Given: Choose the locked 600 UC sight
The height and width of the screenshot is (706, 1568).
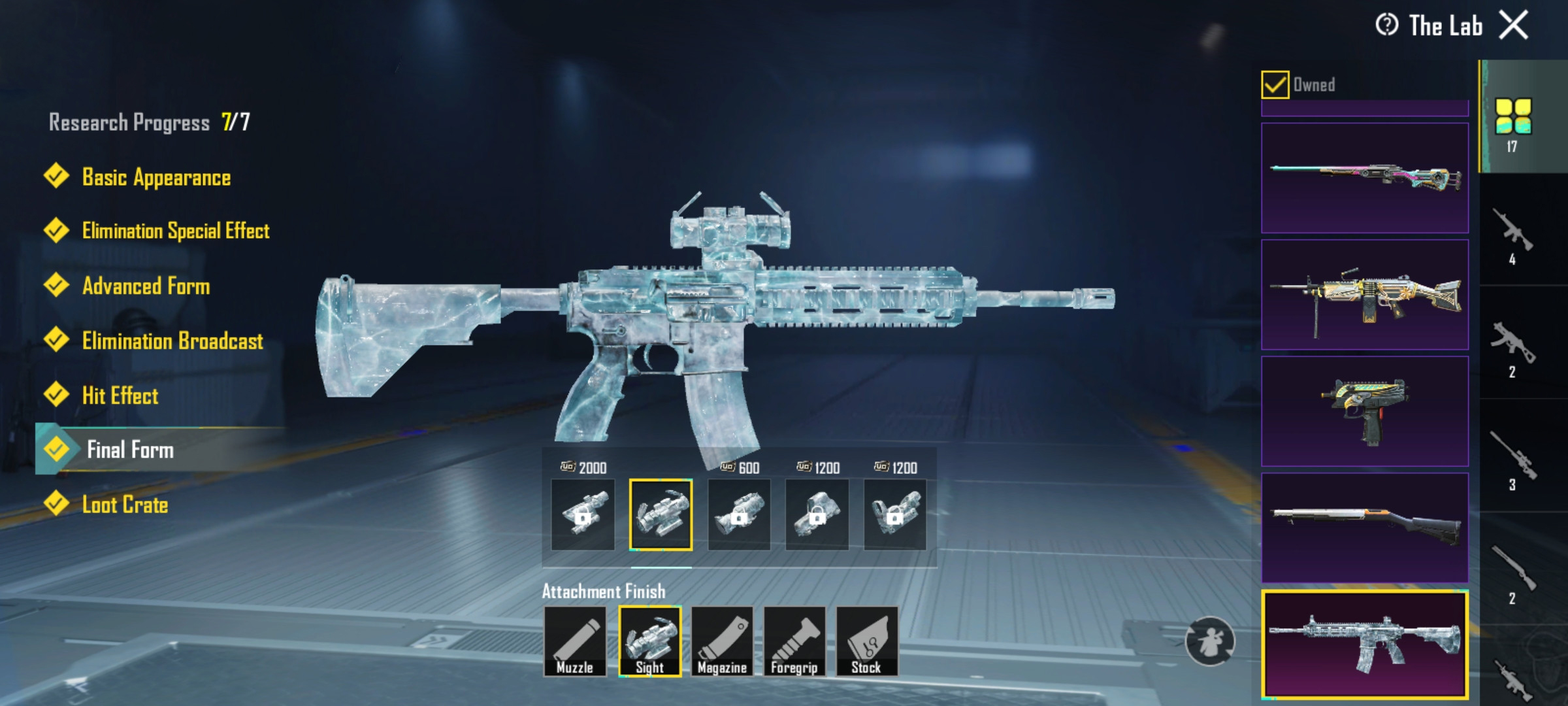Looking at the screenshot, I should 739,514.
